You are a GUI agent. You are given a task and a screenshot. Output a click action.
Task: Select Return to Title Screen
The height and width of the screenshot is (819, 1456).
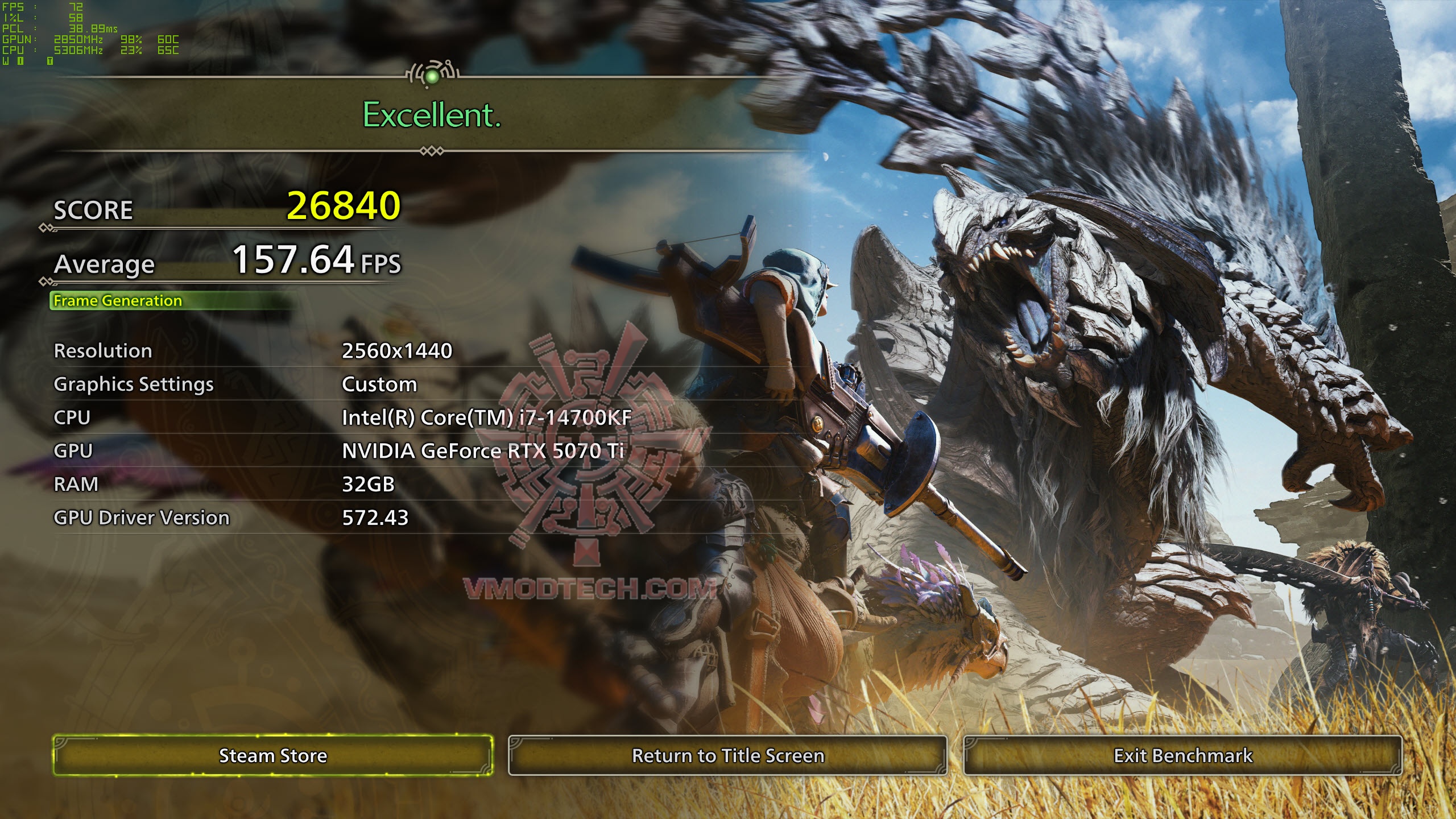(727, 755)
